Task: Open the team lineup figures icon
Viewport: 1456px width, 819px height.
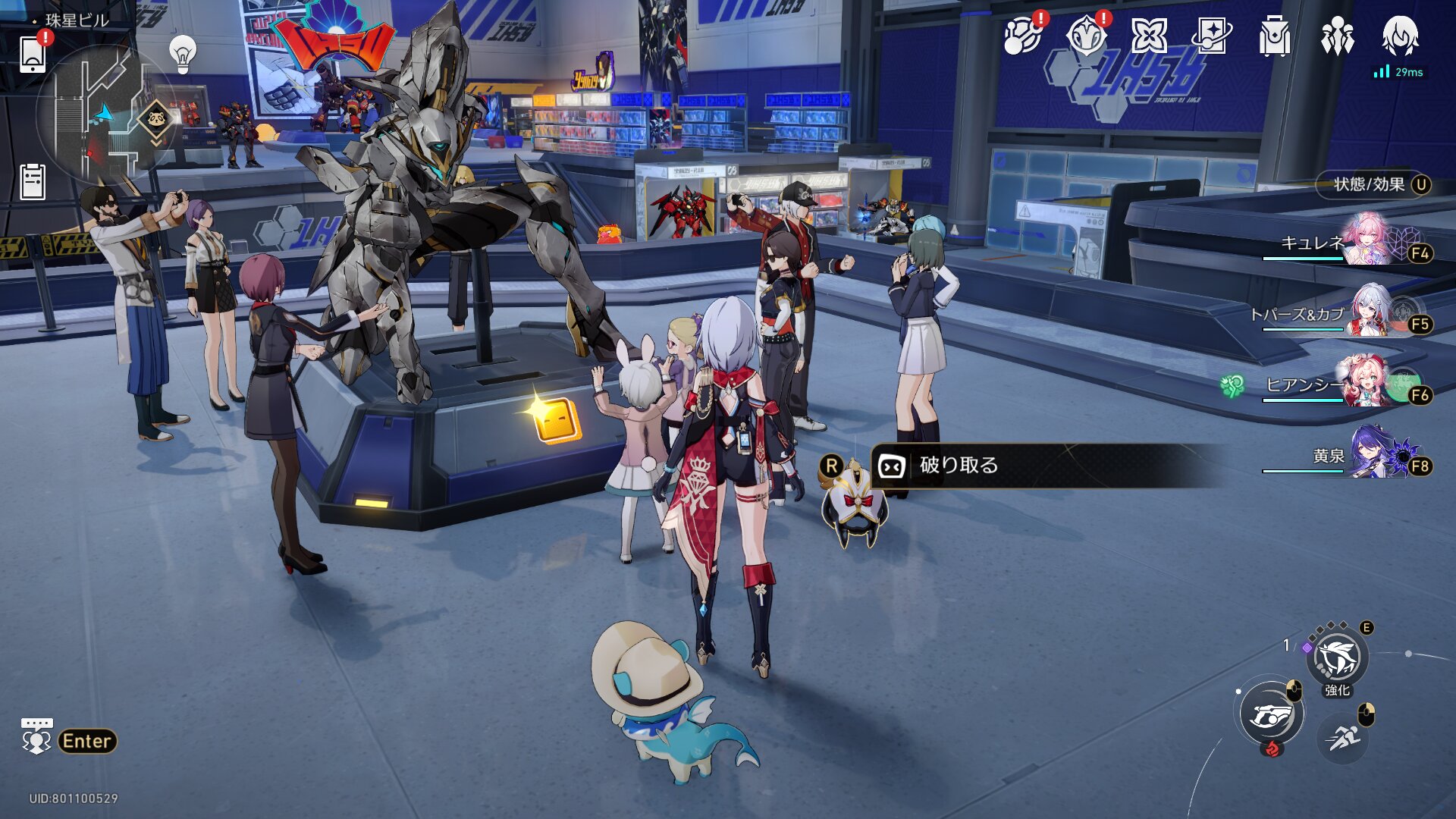Action: coord(1337,36)
